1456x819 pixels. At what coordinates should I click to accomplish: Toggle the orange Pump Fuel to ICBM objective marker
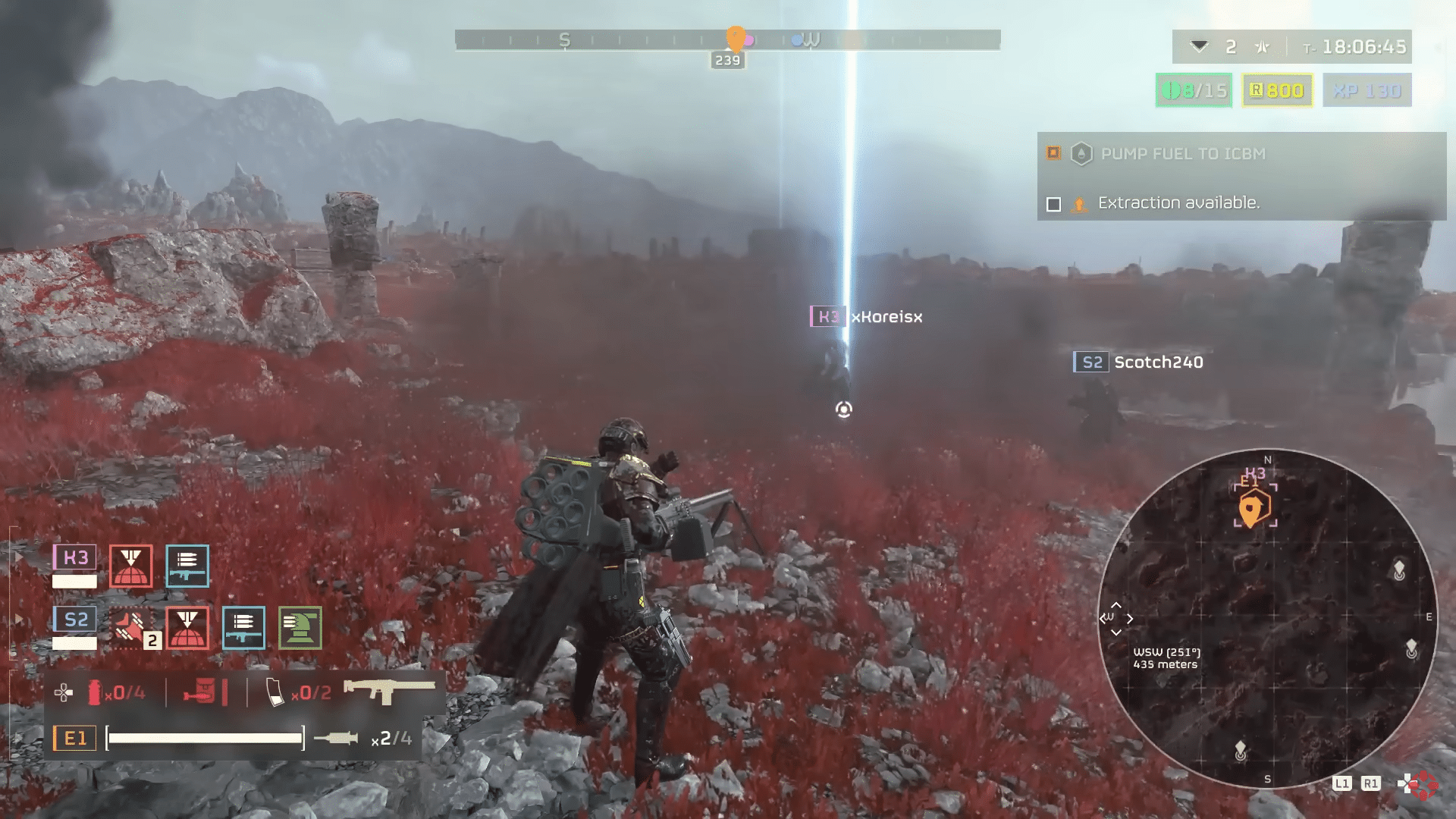1053,153
